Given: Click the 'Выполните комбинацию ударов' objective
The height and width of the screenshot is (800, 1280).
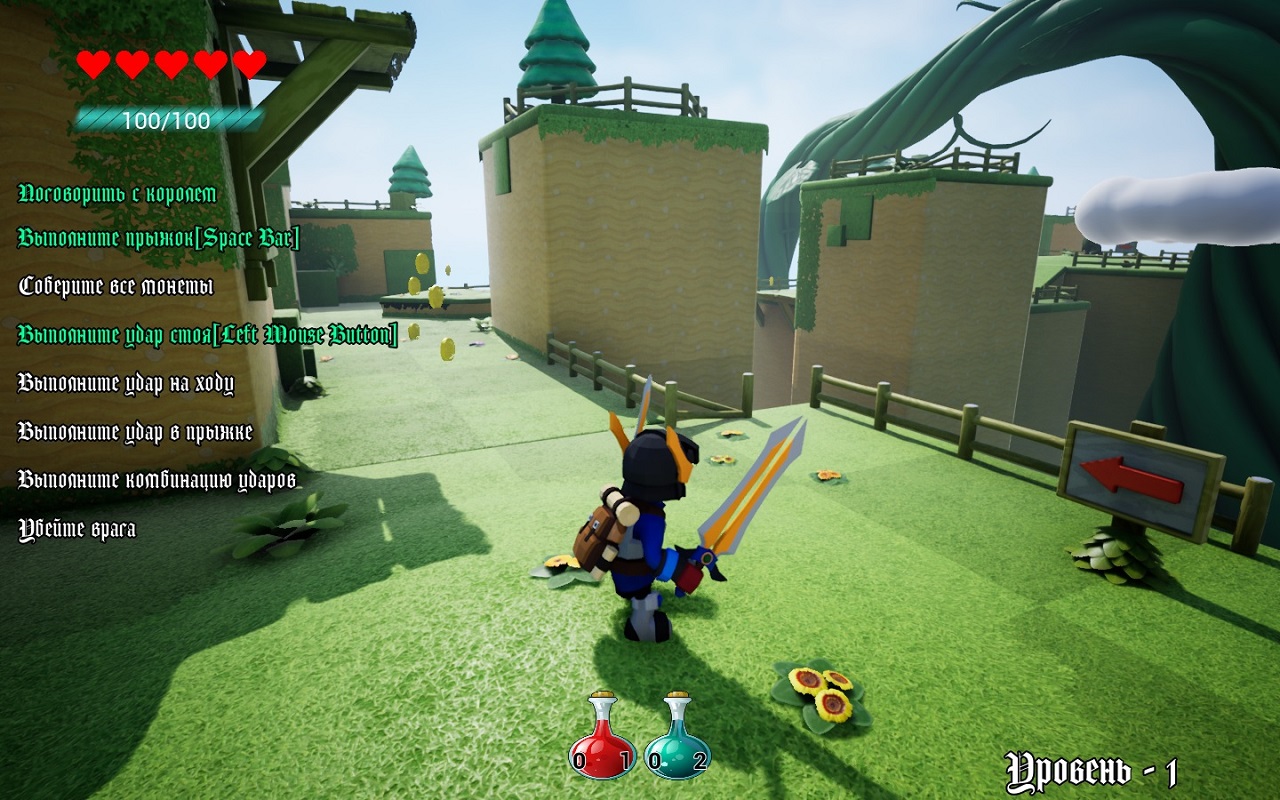Looking at the screenshot, I should [158, 480].
